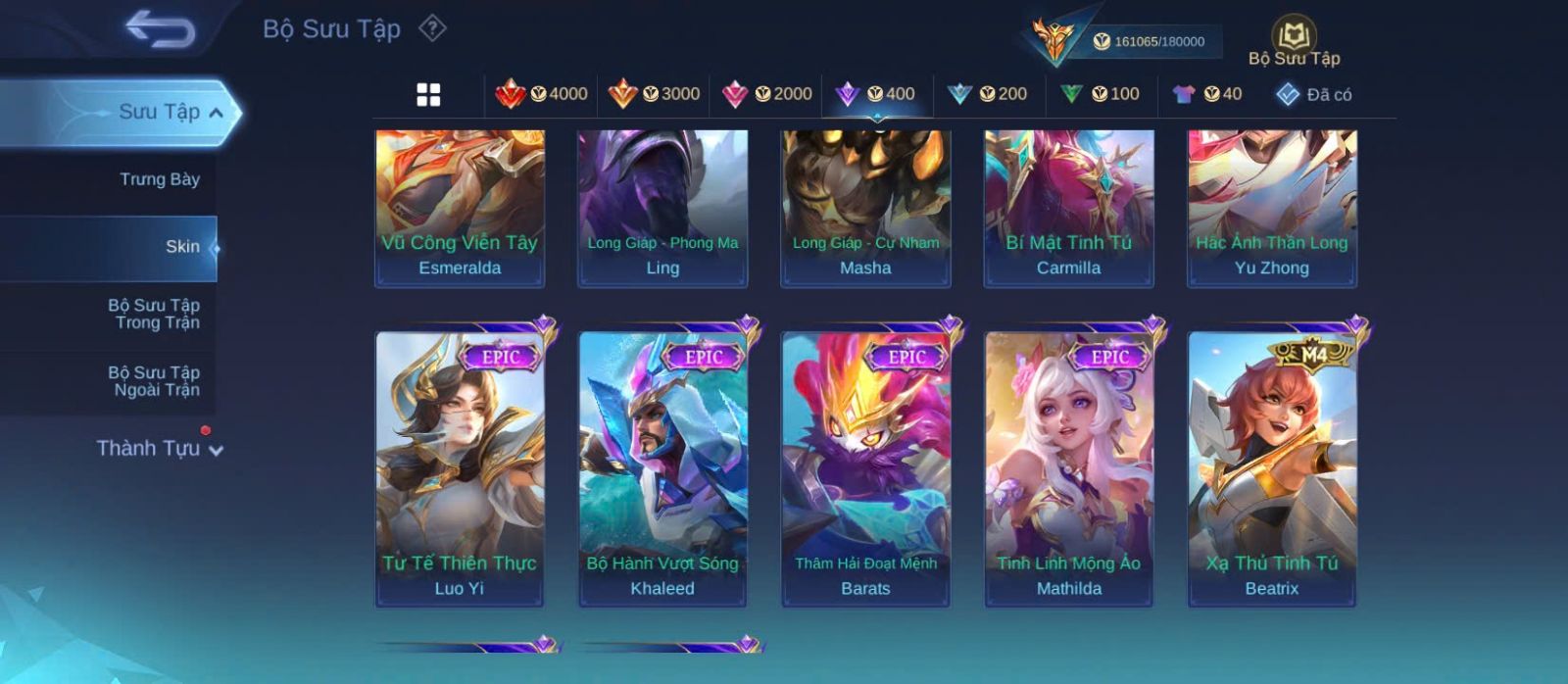
Task: Choose the 2000 point tier filter
Action: [x=766, y=94]
